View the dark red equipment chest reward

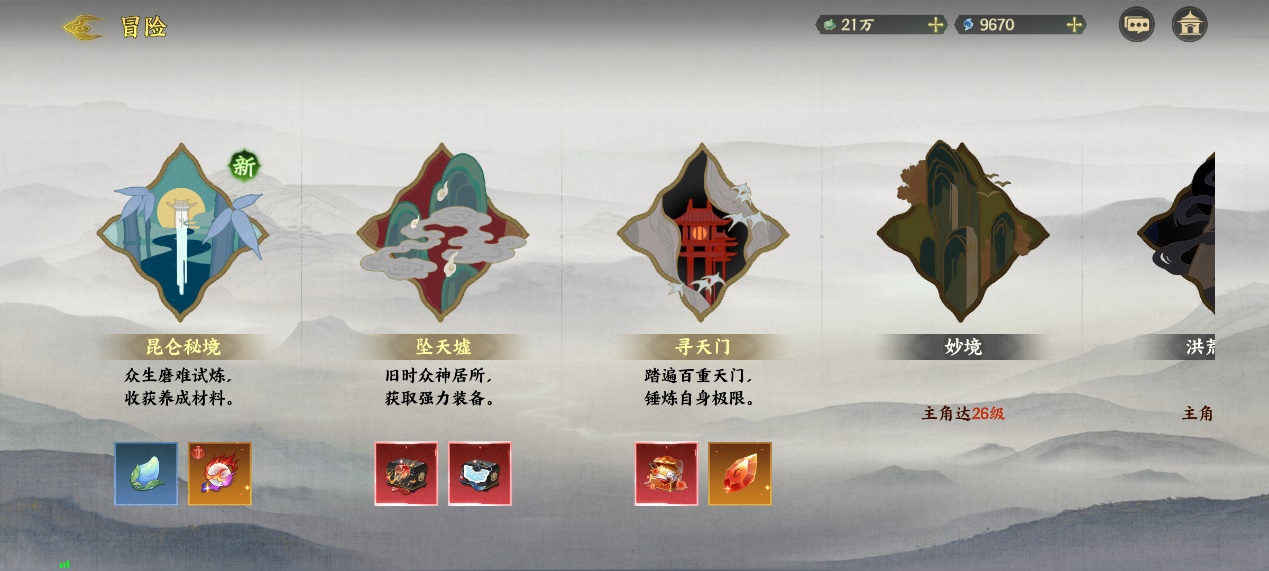point(406,474)
